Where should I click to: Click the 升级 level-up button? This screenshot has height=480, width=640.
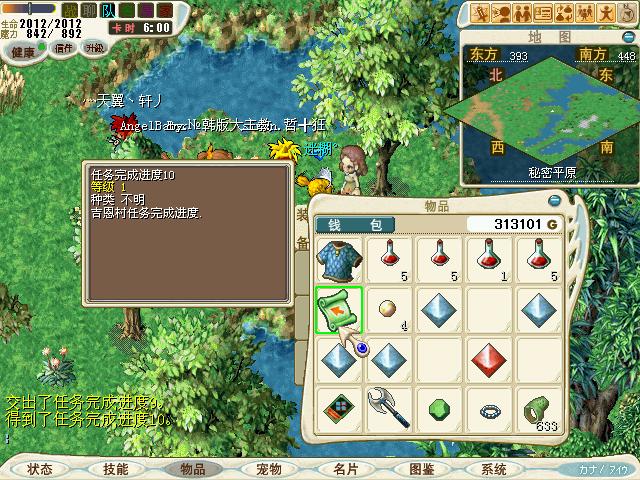[96, 48]
